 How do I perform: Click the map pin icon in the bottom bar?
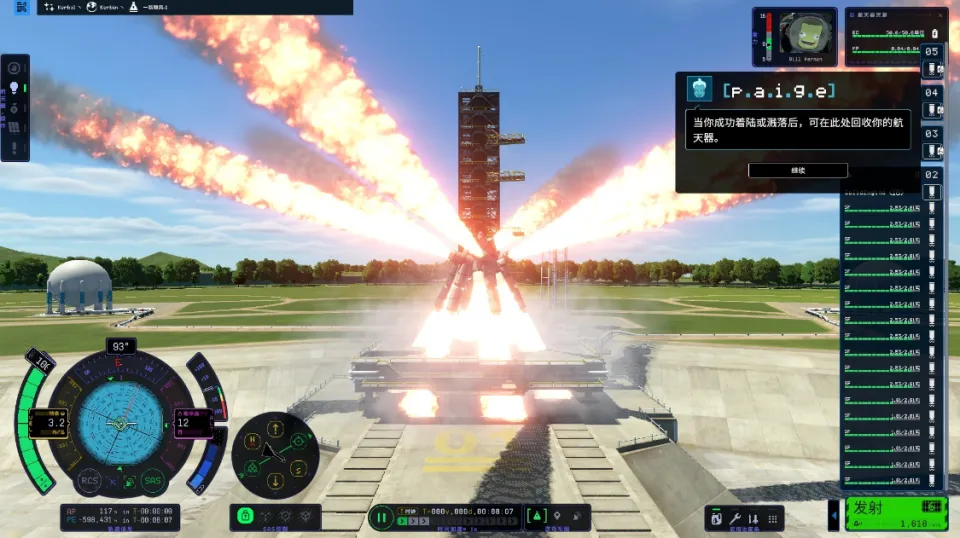click(556, 517)
